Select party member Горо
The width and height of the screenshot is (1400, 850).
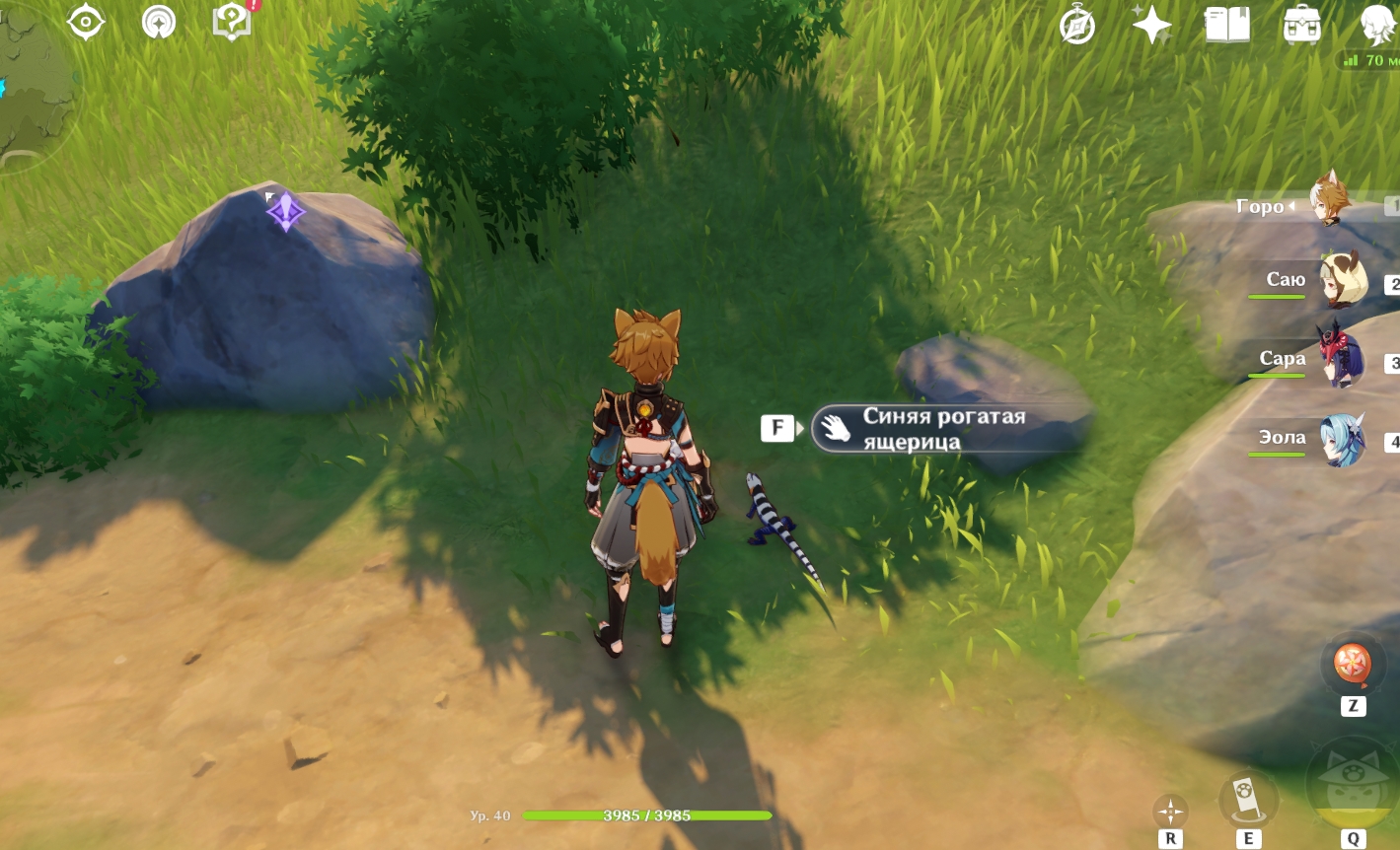coord(1331,202)
